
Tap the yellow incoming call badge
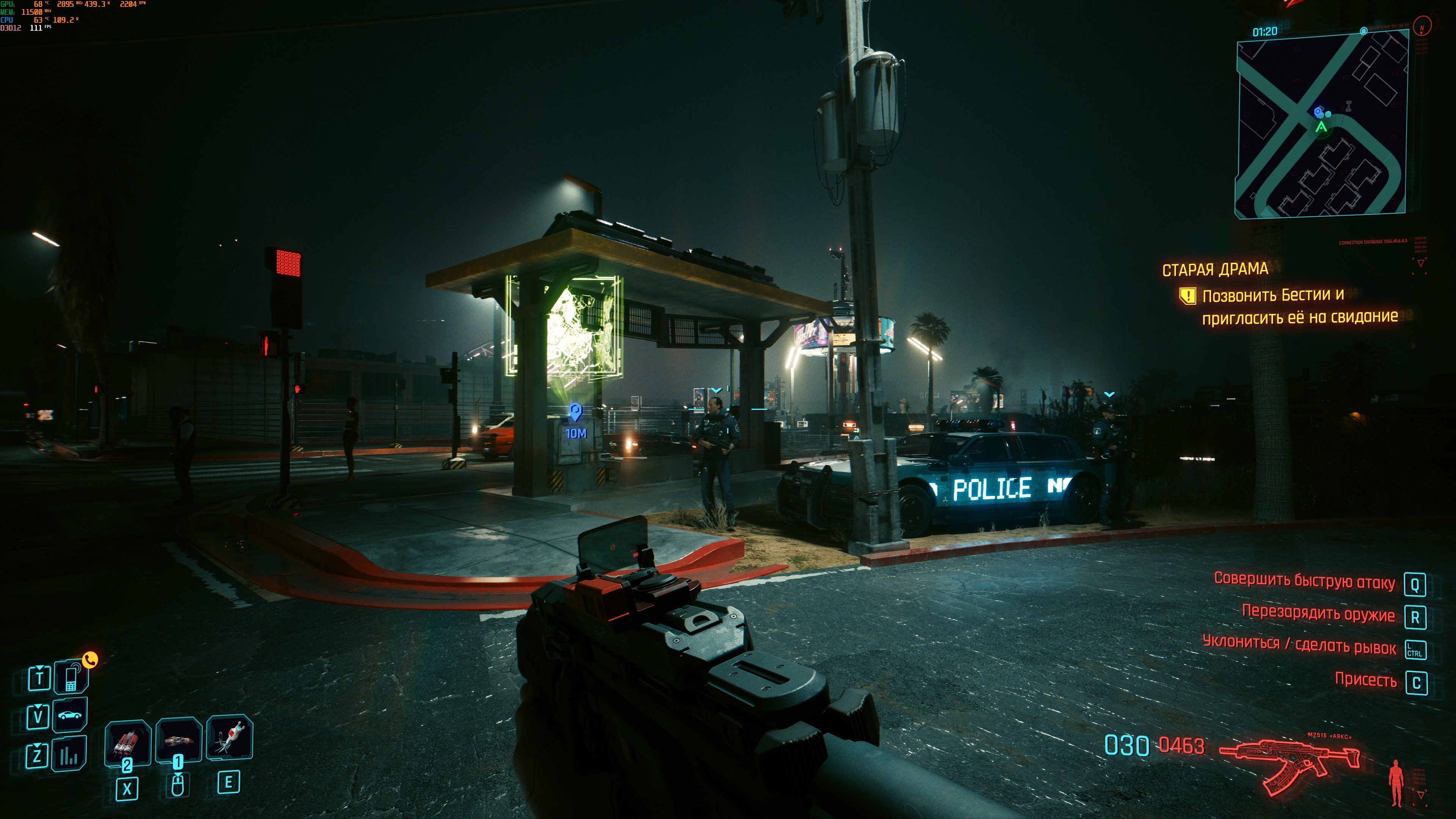(x=91, y=660)
